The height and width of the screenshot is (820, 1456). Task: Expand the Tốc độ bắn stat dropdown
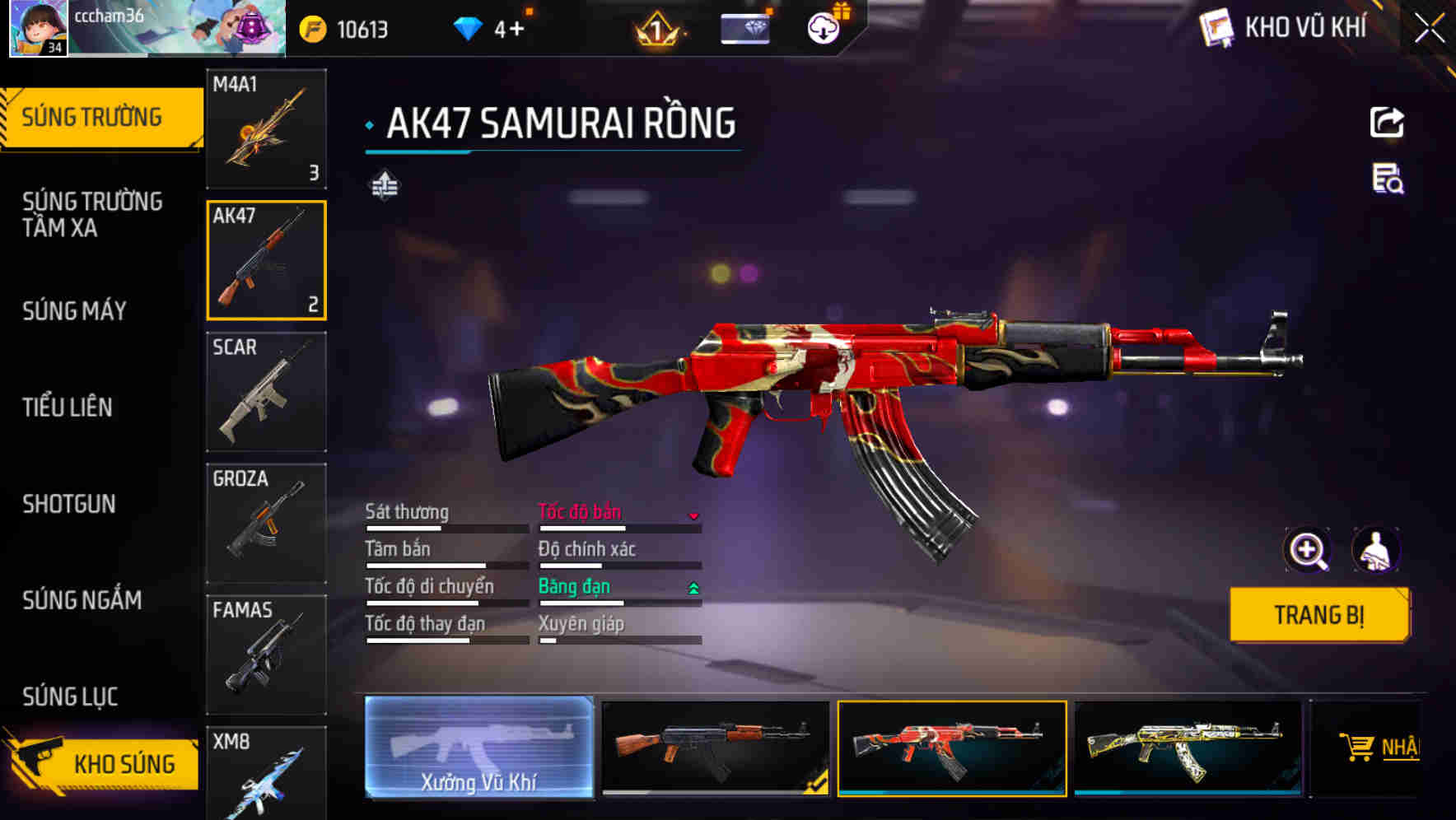694,514
